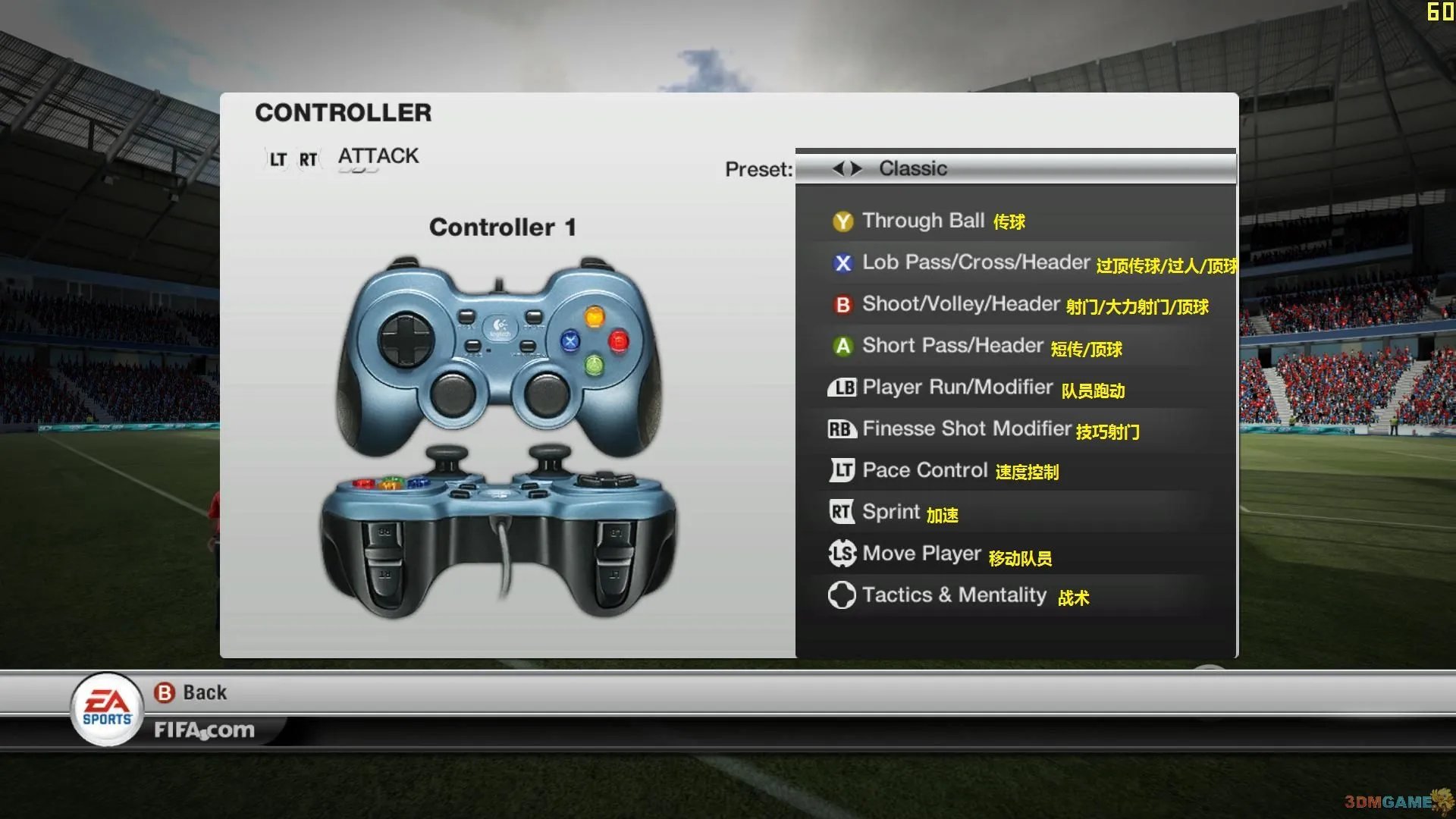Image resolution: width=1456 pixels, height=819 pixels.
Task: Select the B Shoot/Volley/Header icon
Action: tap(842, 304)
